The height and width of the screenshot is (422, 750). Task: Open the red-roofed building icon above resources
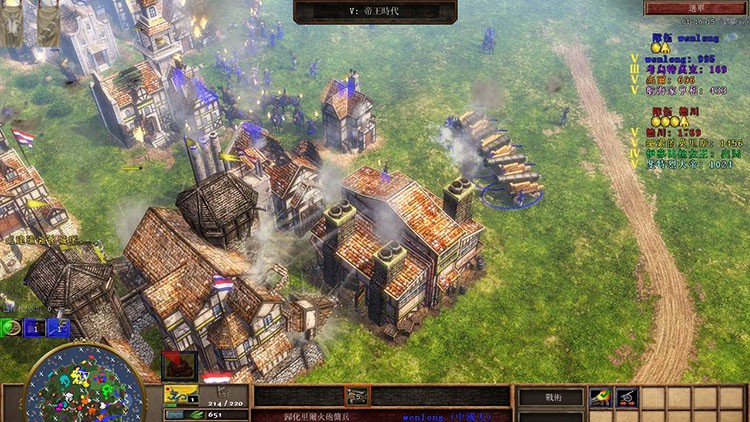pos(179,367)
